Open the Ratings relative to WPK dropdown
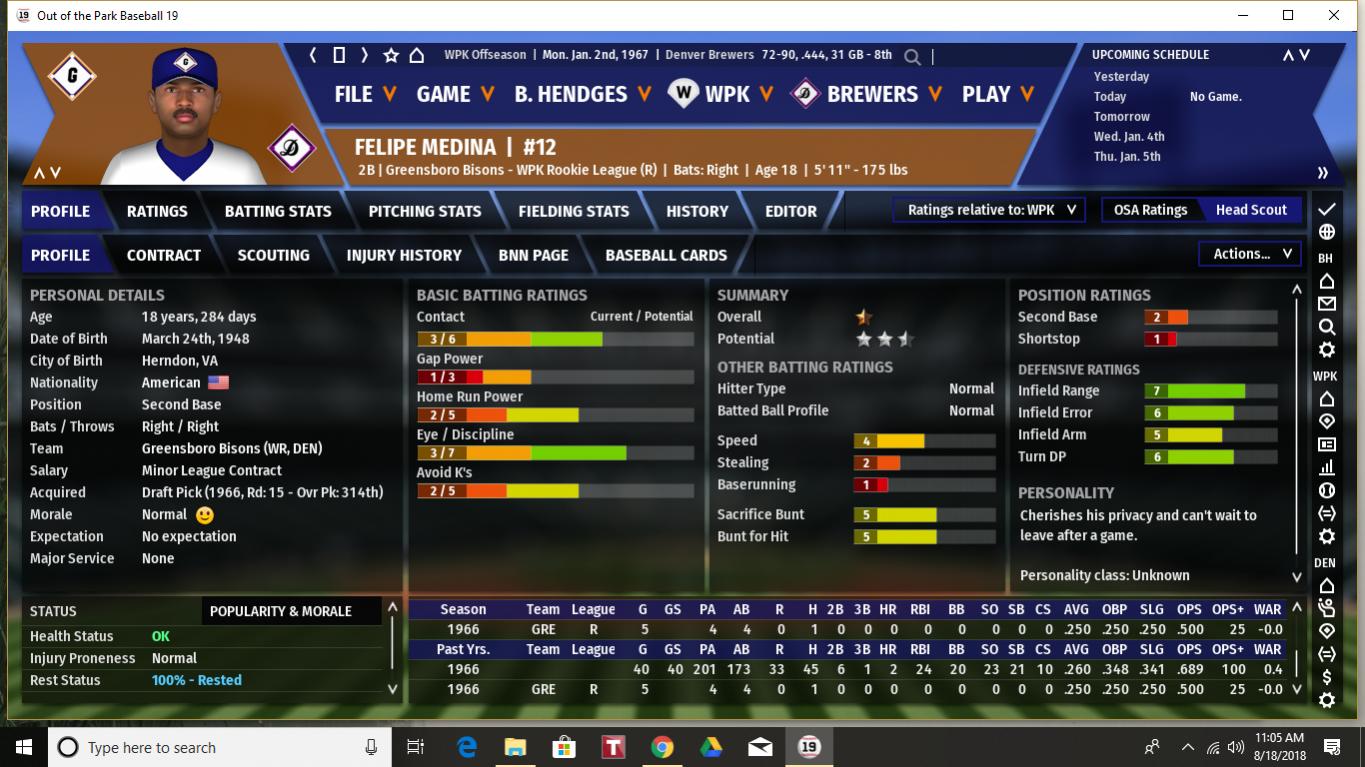The image size is (1365, 767). point(991,210)
